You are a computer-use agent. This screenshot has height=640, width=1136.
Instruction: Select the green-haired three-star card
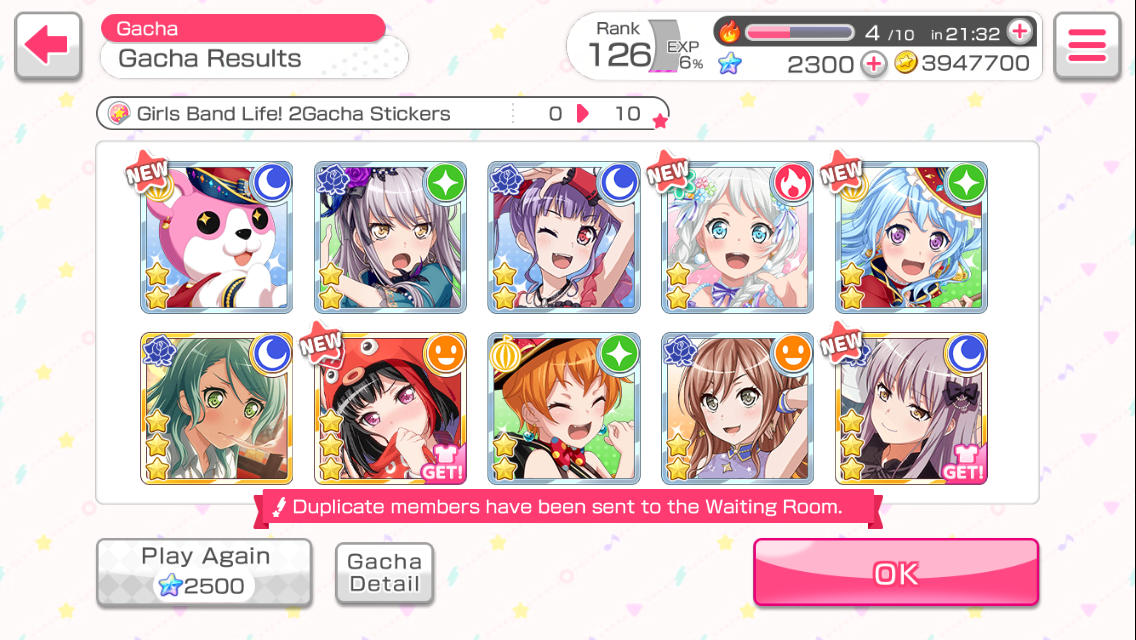click(216, 409)
